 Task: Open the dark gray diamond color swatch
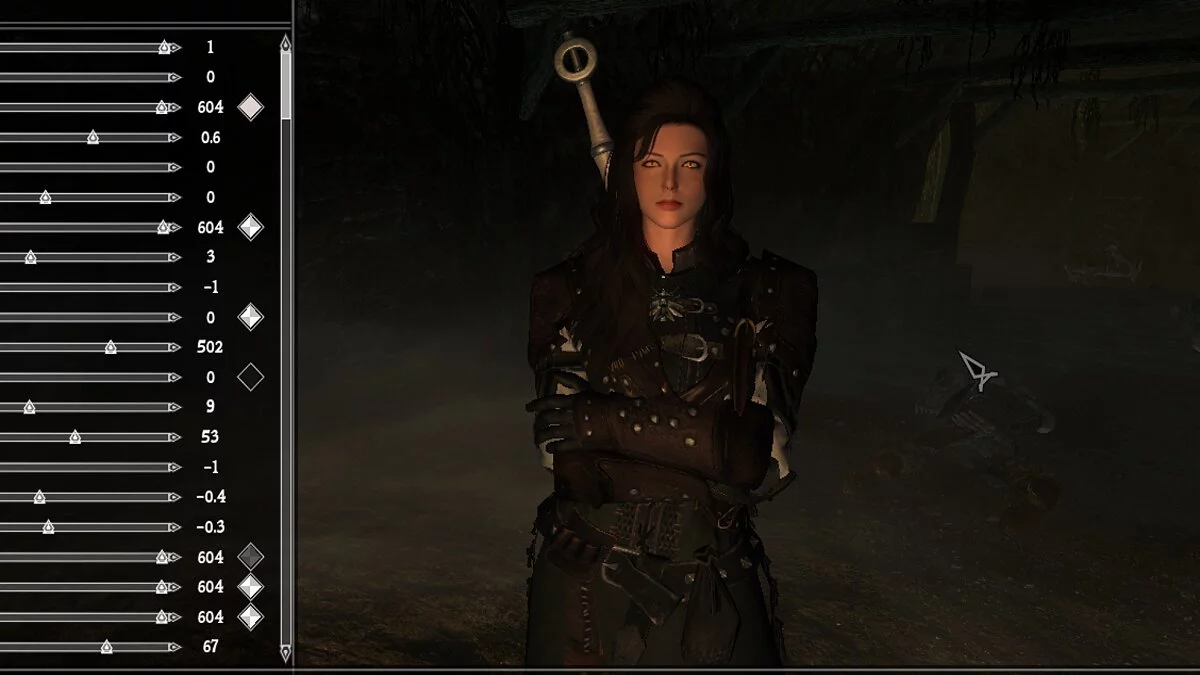[250, 557]
